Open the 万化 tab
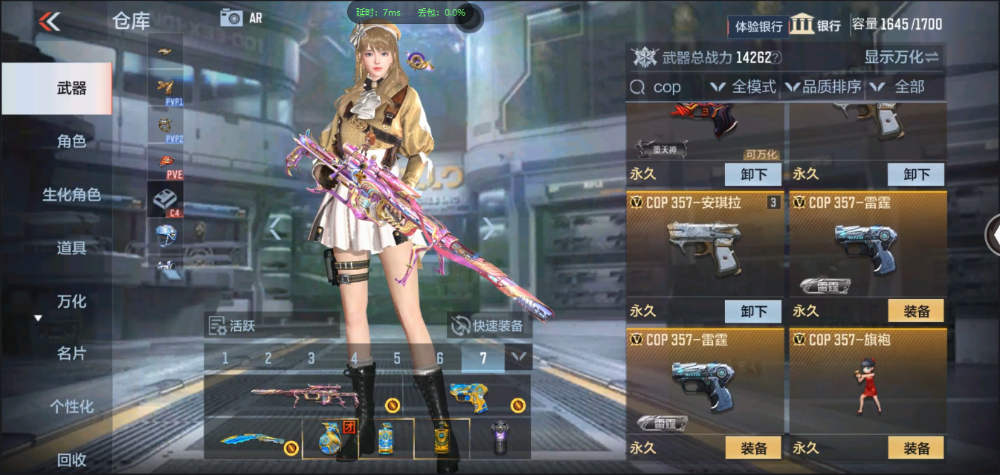 (x=70, y=301)
